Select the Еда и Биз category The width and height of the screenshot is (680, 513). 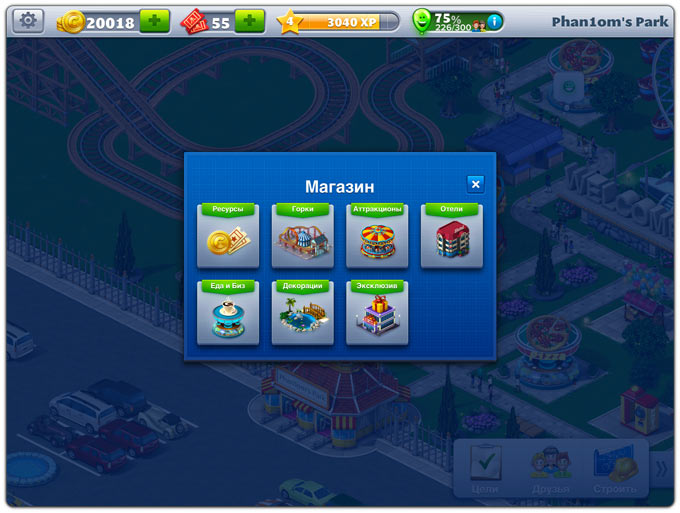(x=227, y=313)
